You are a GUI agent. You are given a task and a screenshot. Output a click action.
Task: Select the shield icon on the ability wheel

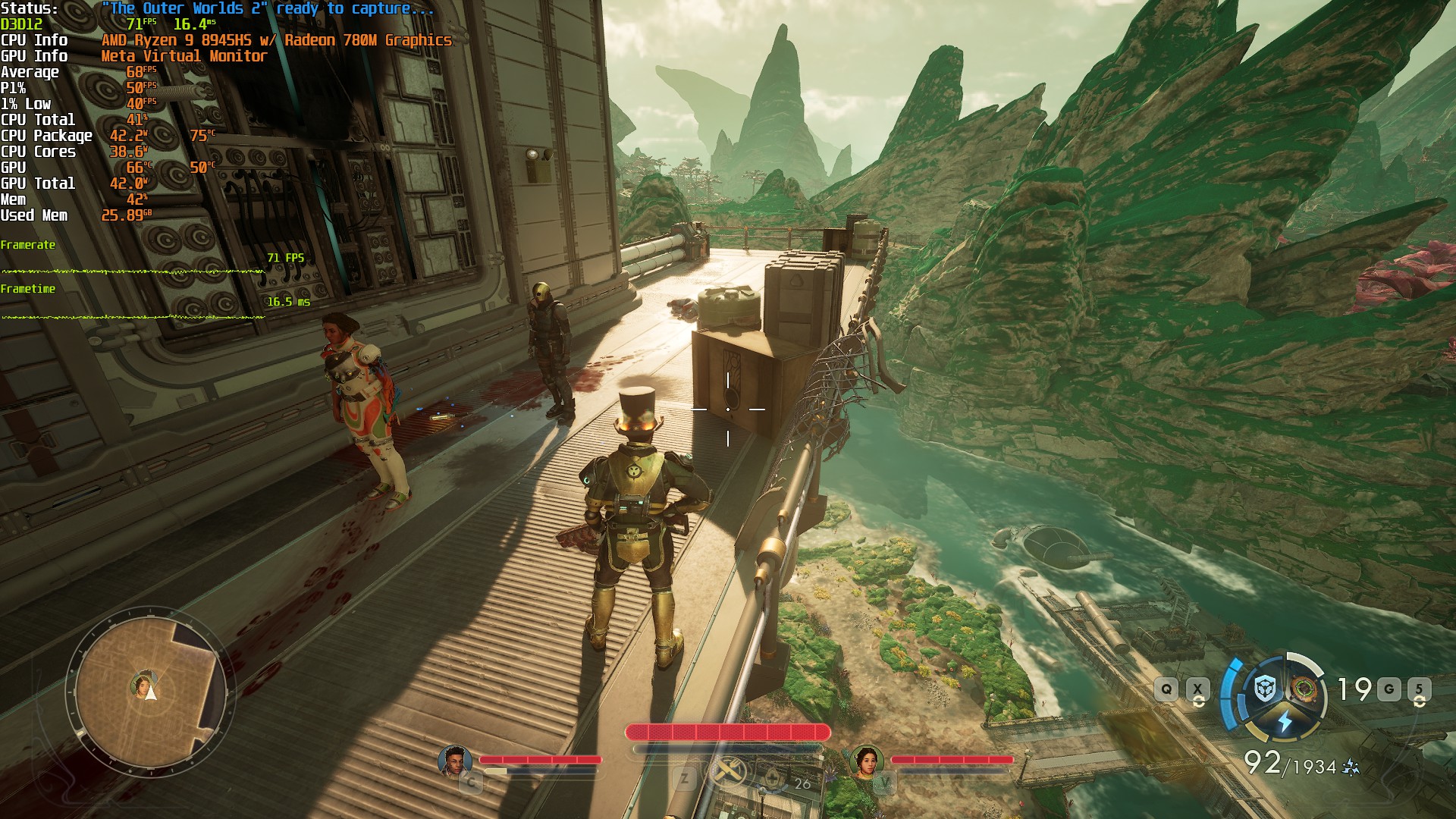[x=1264, y=689]
